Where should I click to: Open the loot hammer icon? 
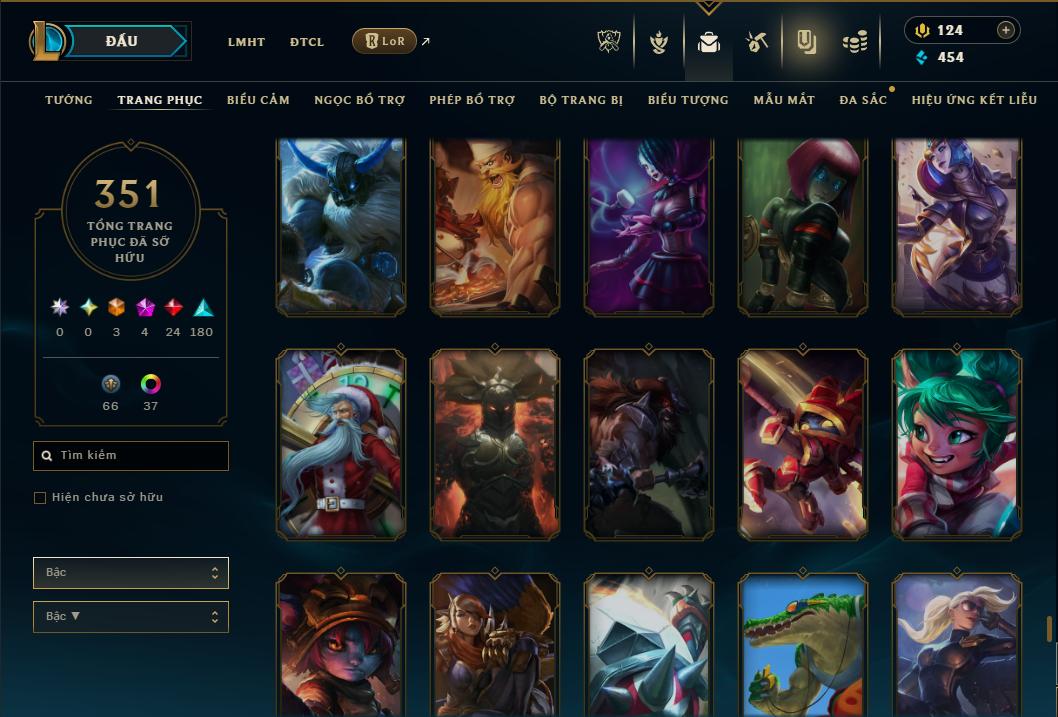pyautogui.click(x=756, y=42)
